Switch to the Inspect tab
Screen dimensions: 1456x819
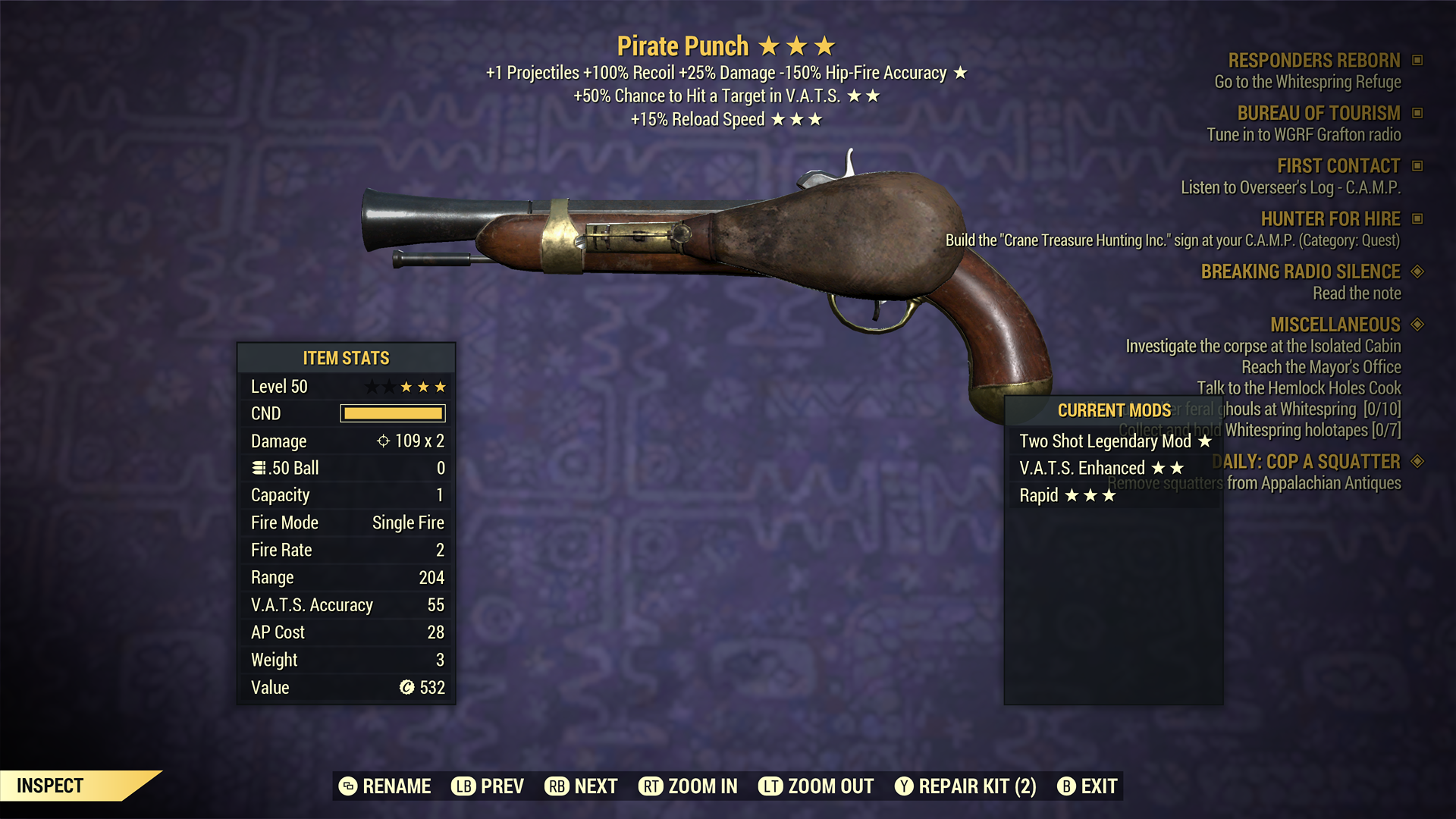point(49,786)
